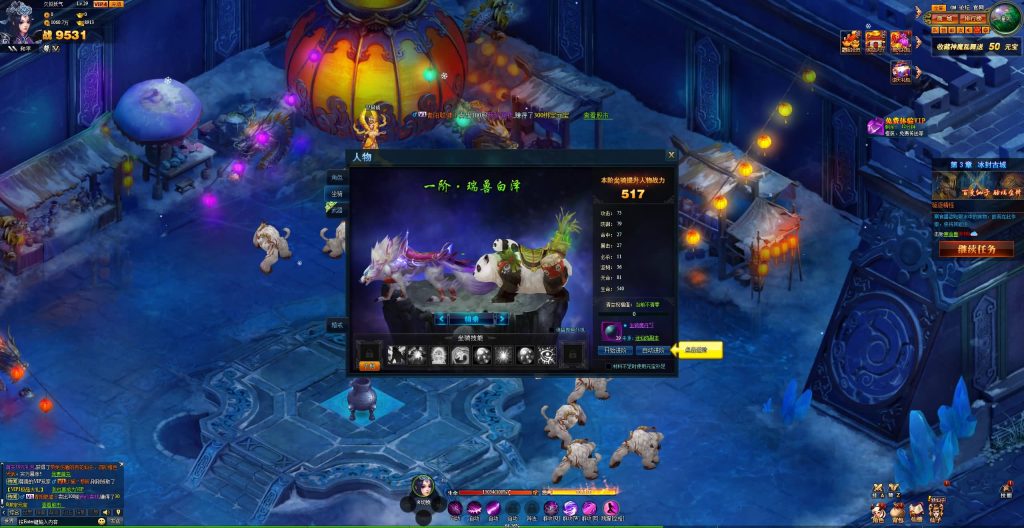Viewport: 1024px width, 528px height.
Task: Select the glowing eye mount skill icon
Action: coord(547,354)
